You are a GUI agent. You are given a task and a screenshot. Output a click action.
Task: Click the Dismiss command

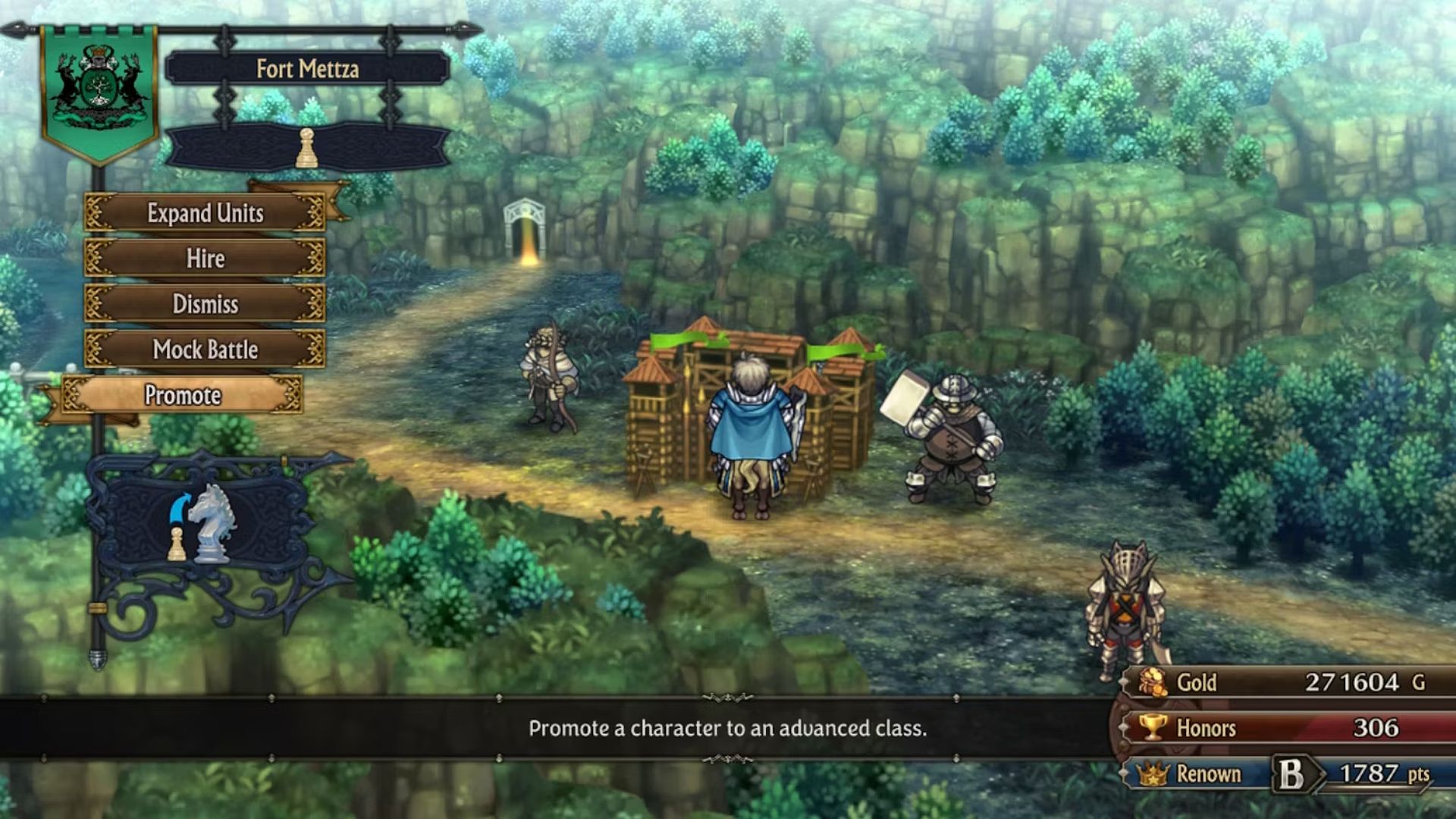click(206, 303)
